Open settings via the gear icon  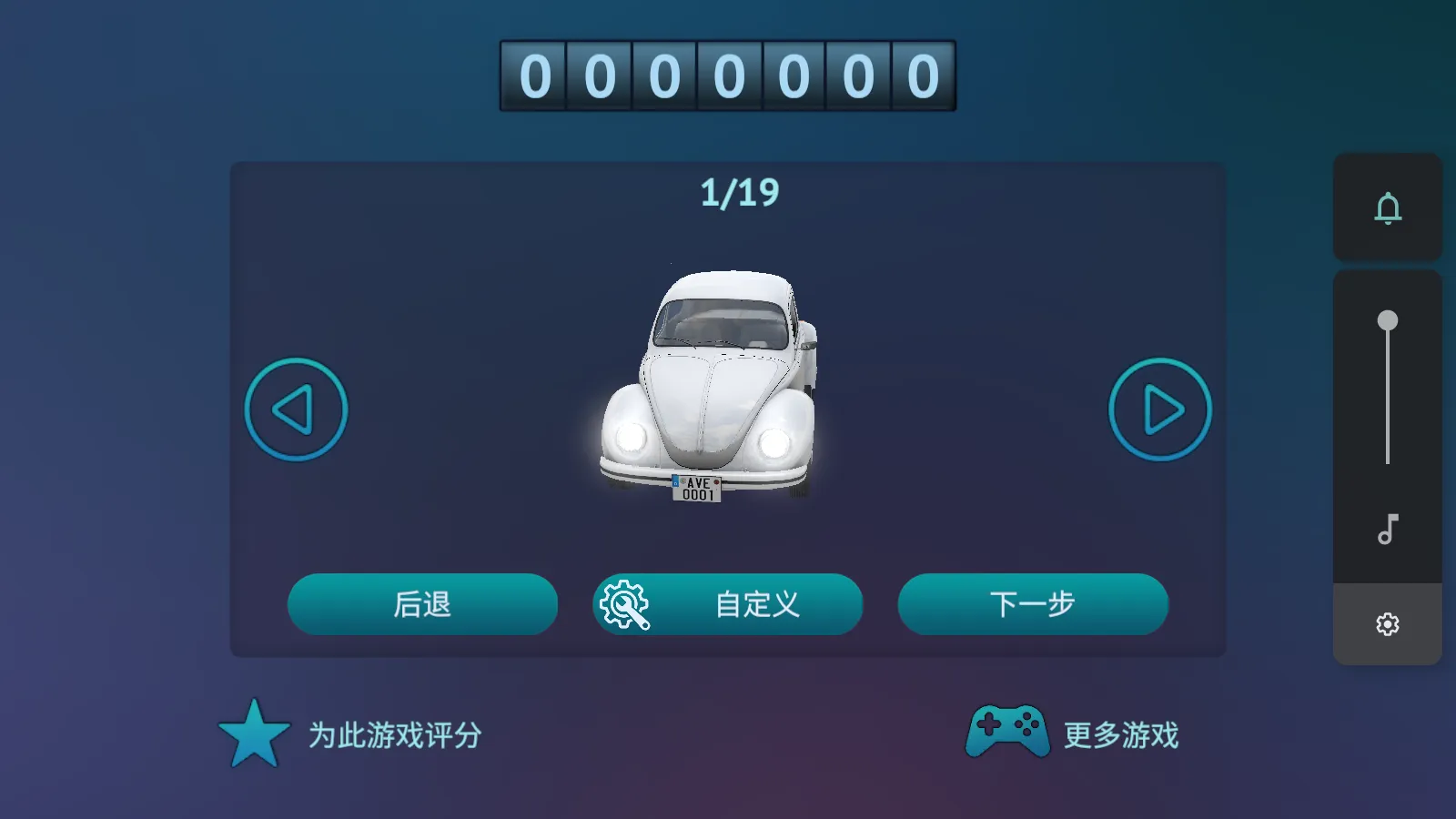tap(1386, 622)
